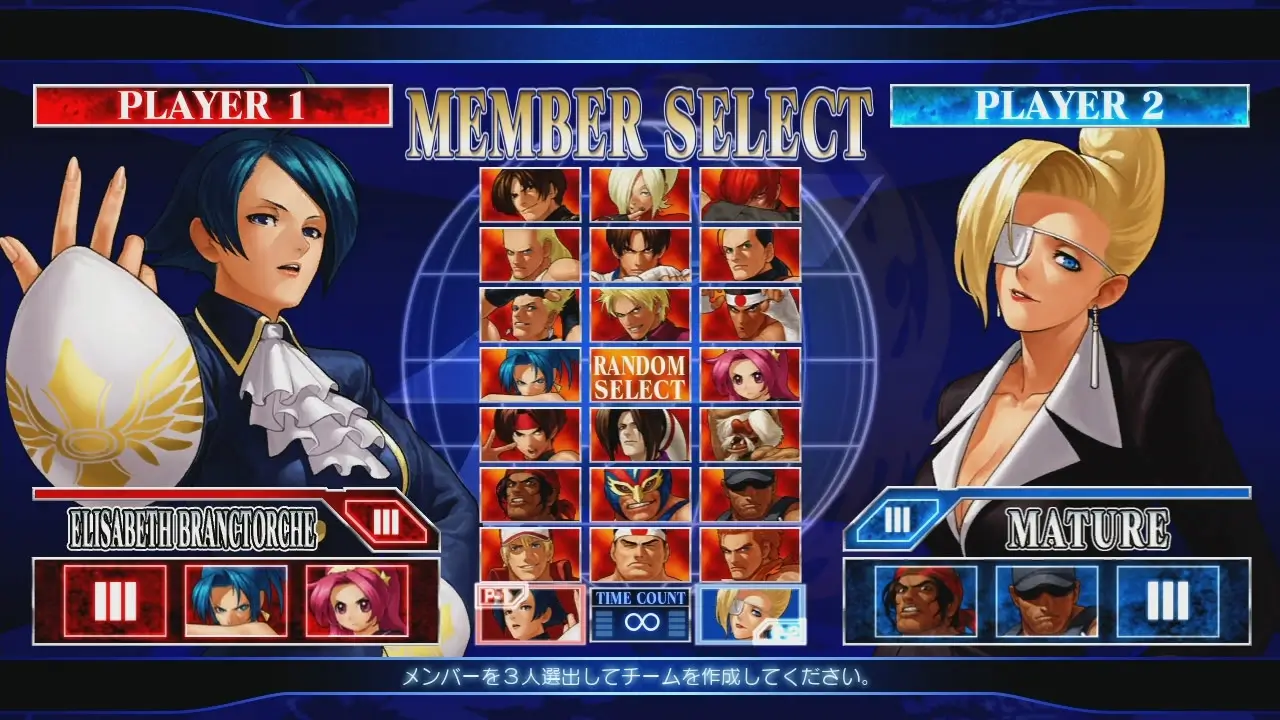The height and width of the screenshot is (720, 1280).
Task: Select Ash Crimson at top of character grid
Action: (x=639, y=200)
